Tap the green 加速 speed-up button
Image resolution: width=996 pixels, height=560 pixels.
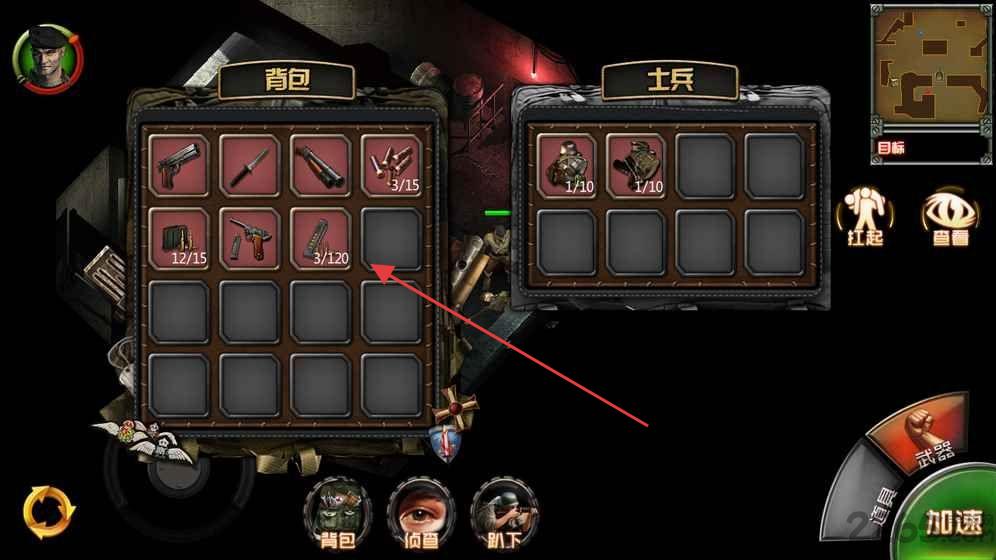tap(952, 521)
